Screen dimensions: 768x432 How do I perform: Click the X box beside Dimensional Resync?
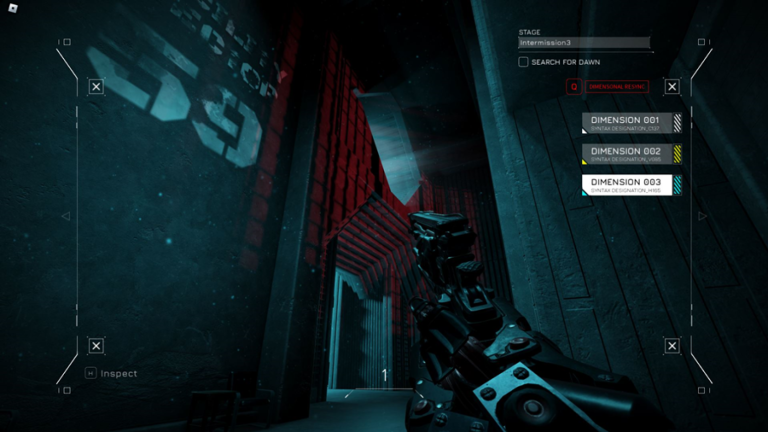coord(672,87)
